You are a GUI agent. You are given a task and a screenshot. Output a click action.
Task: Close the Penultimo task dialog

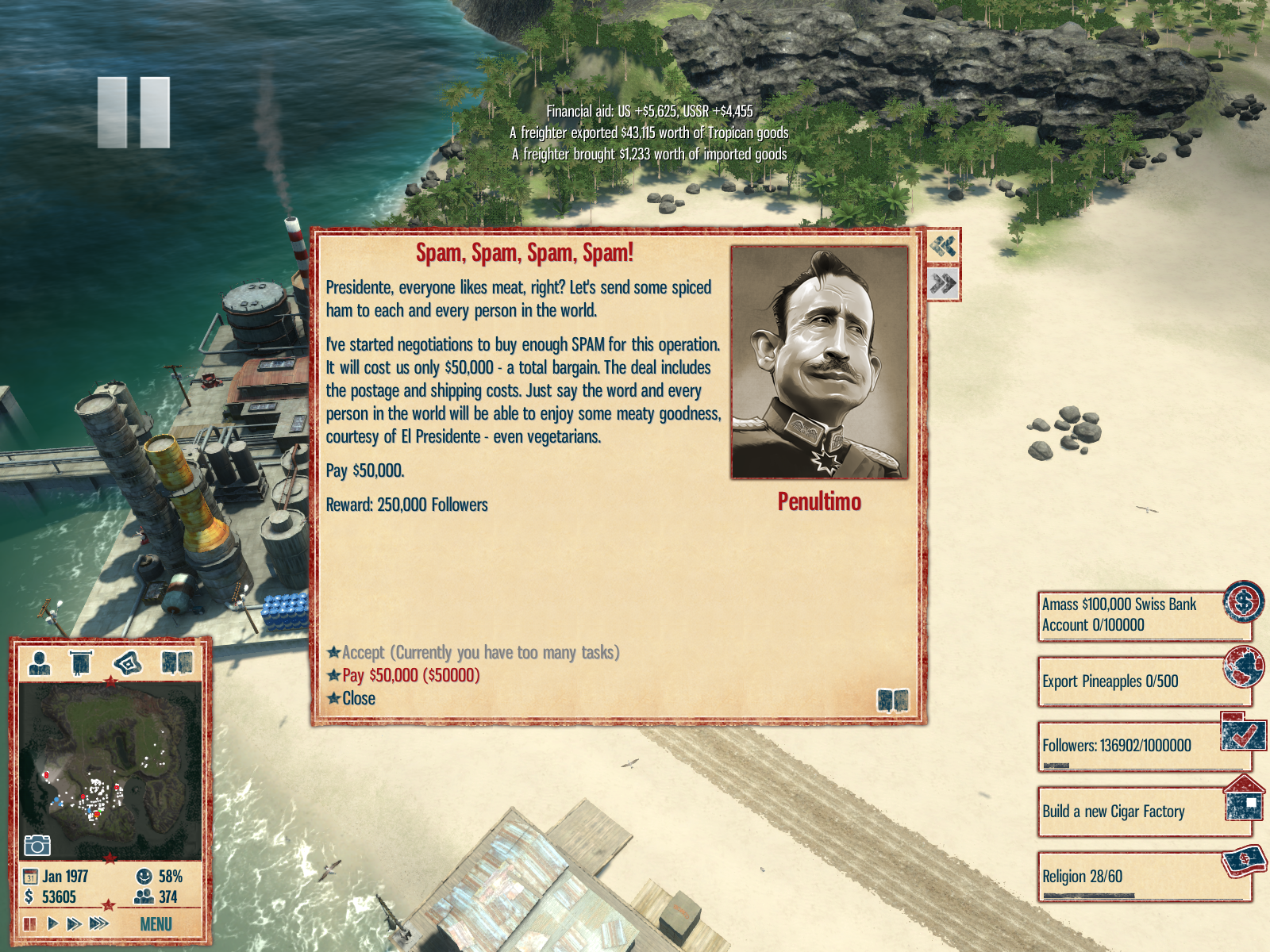pyautogui.click(x=358, y=699)
